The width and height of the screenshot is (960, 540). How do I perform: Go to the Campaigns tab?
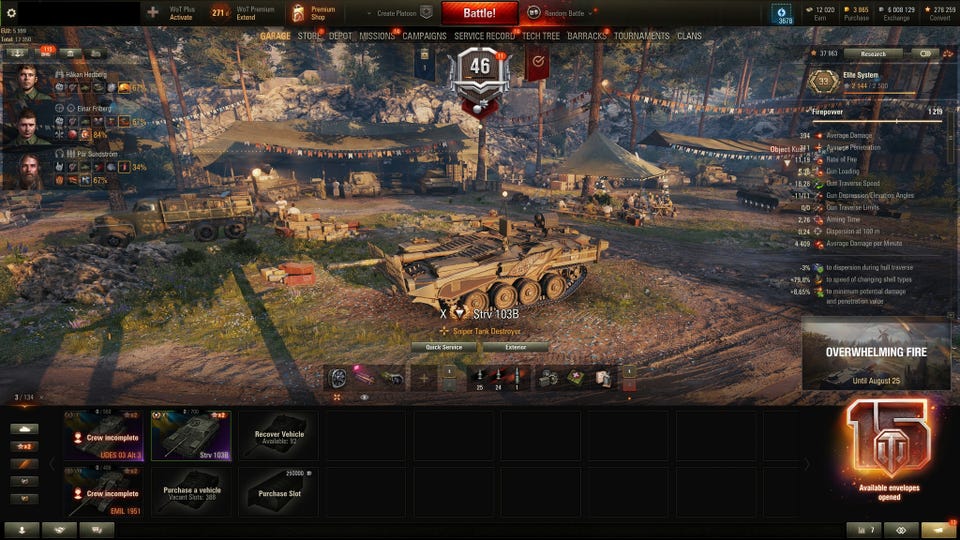click(x=424, y=36)
